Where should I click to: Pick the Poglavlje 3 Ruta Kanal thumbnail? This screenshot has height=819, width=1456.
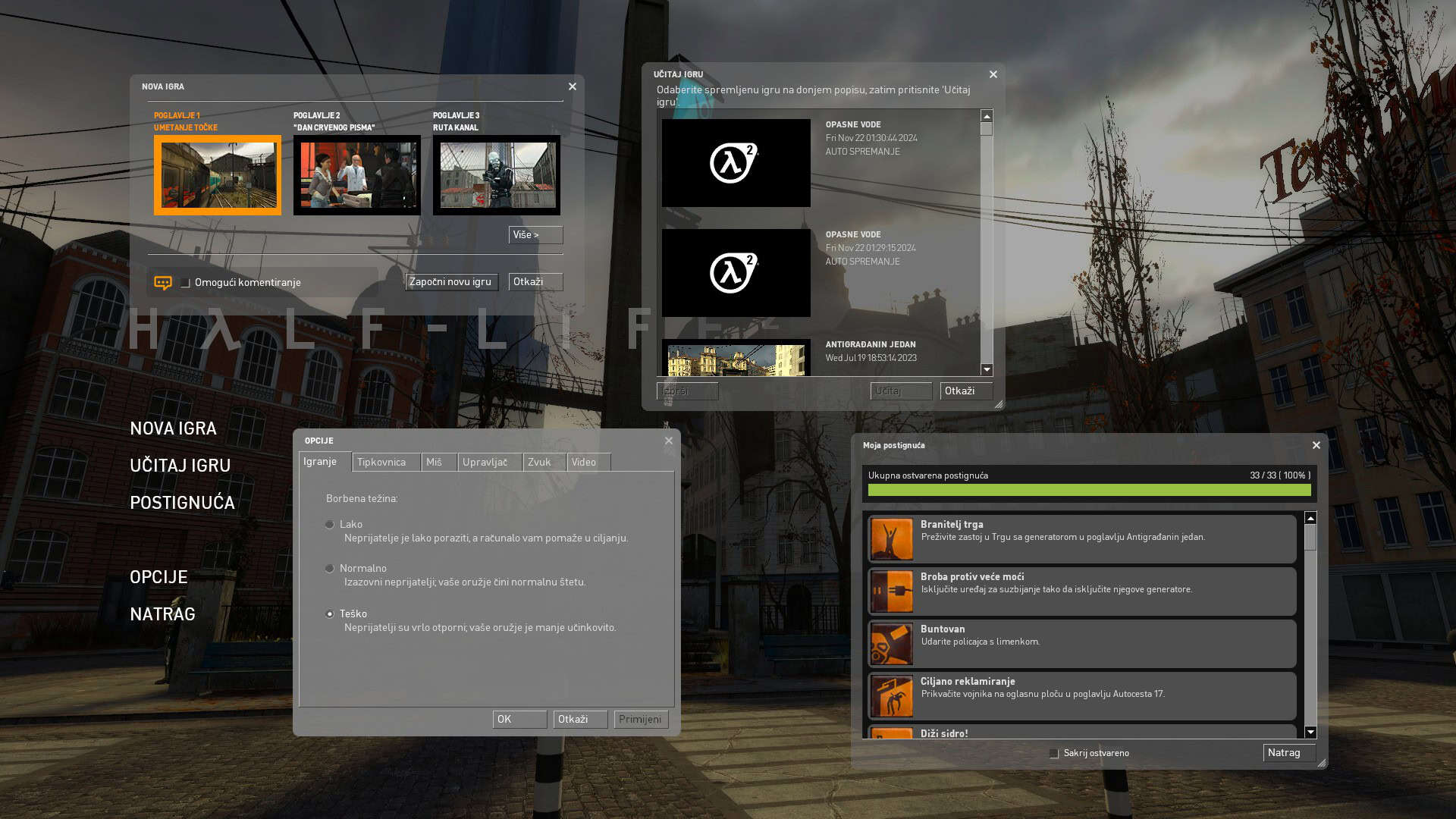[496, 175]
